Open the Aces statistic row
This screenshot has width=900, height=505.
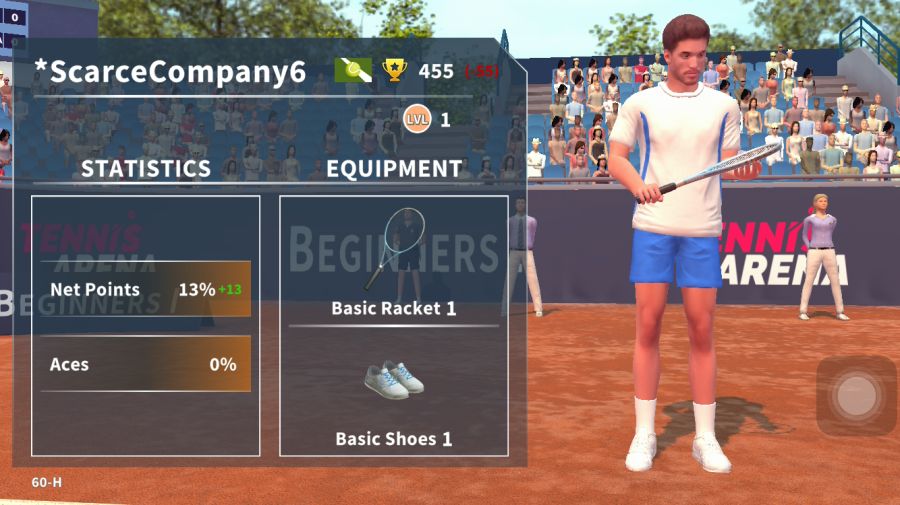(145, 365)
